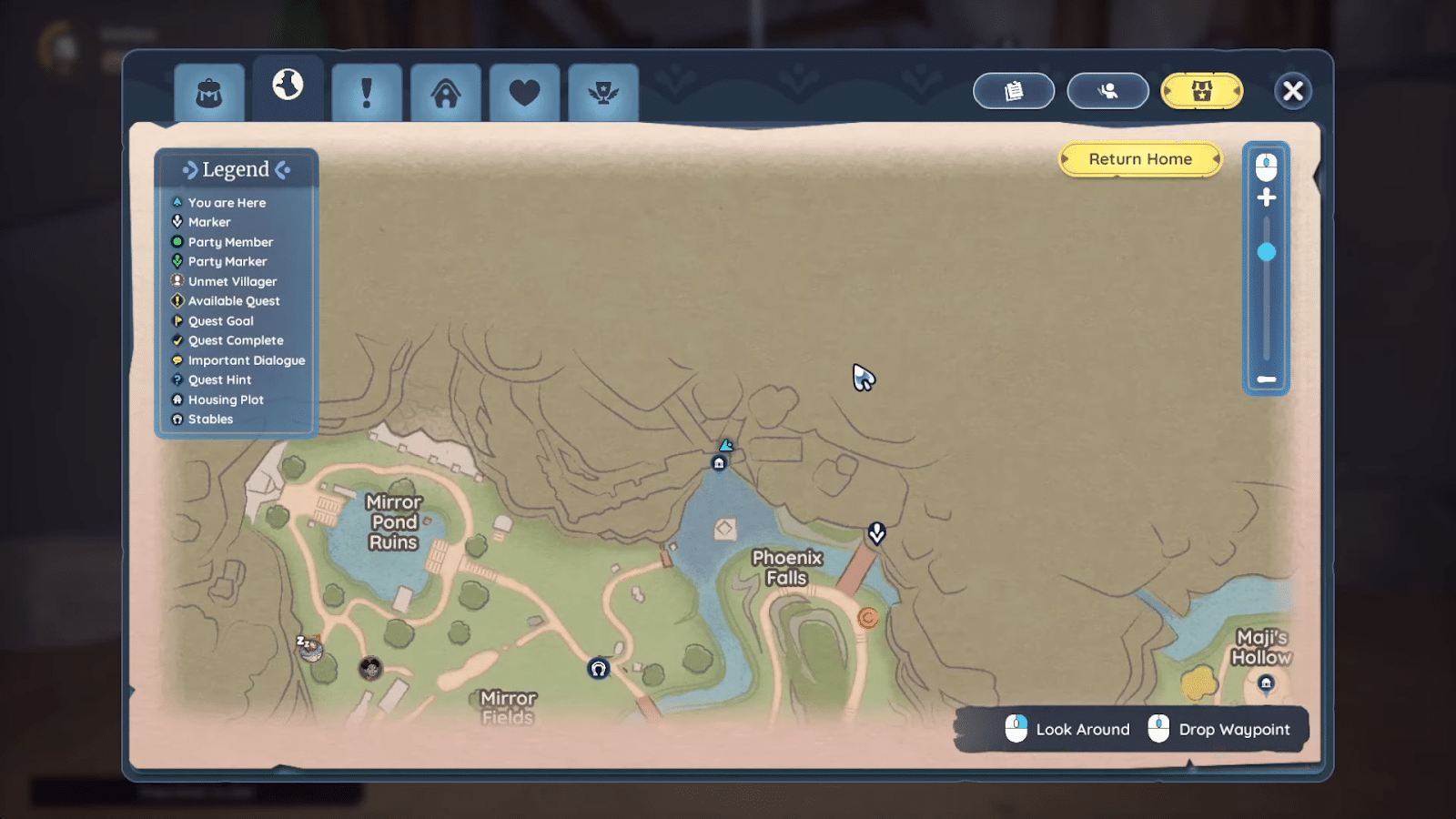Open the premium store with the yellow shop icon
This screenshot has height=819, width=1456.
(1201, 90)
